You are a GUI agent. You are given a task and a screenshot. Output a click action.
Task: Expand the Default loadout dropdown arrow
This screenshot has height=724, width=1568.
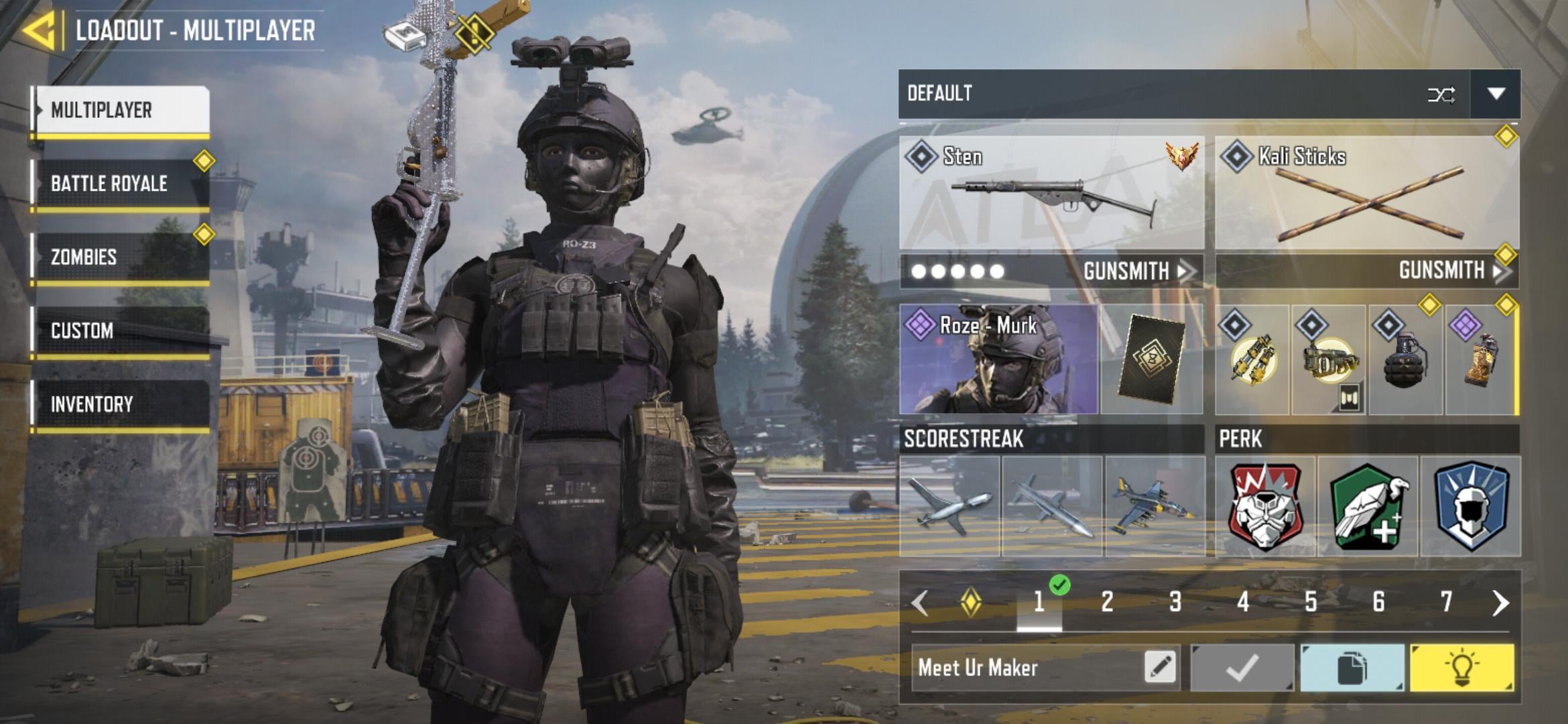(1496, 94)
